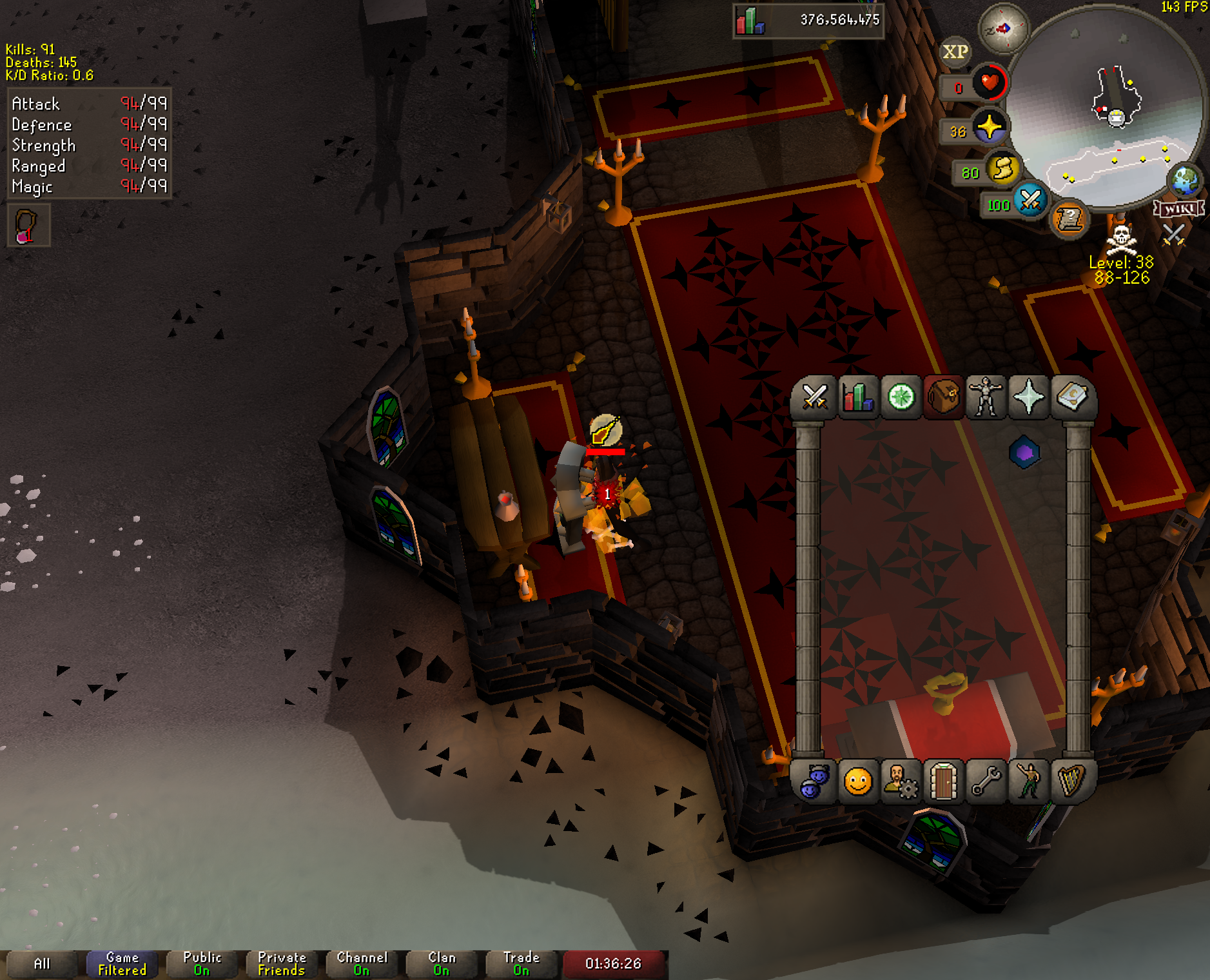1210x980 pixels.
Task: Open the wrench Settings tab
Action: click(986, 782)
